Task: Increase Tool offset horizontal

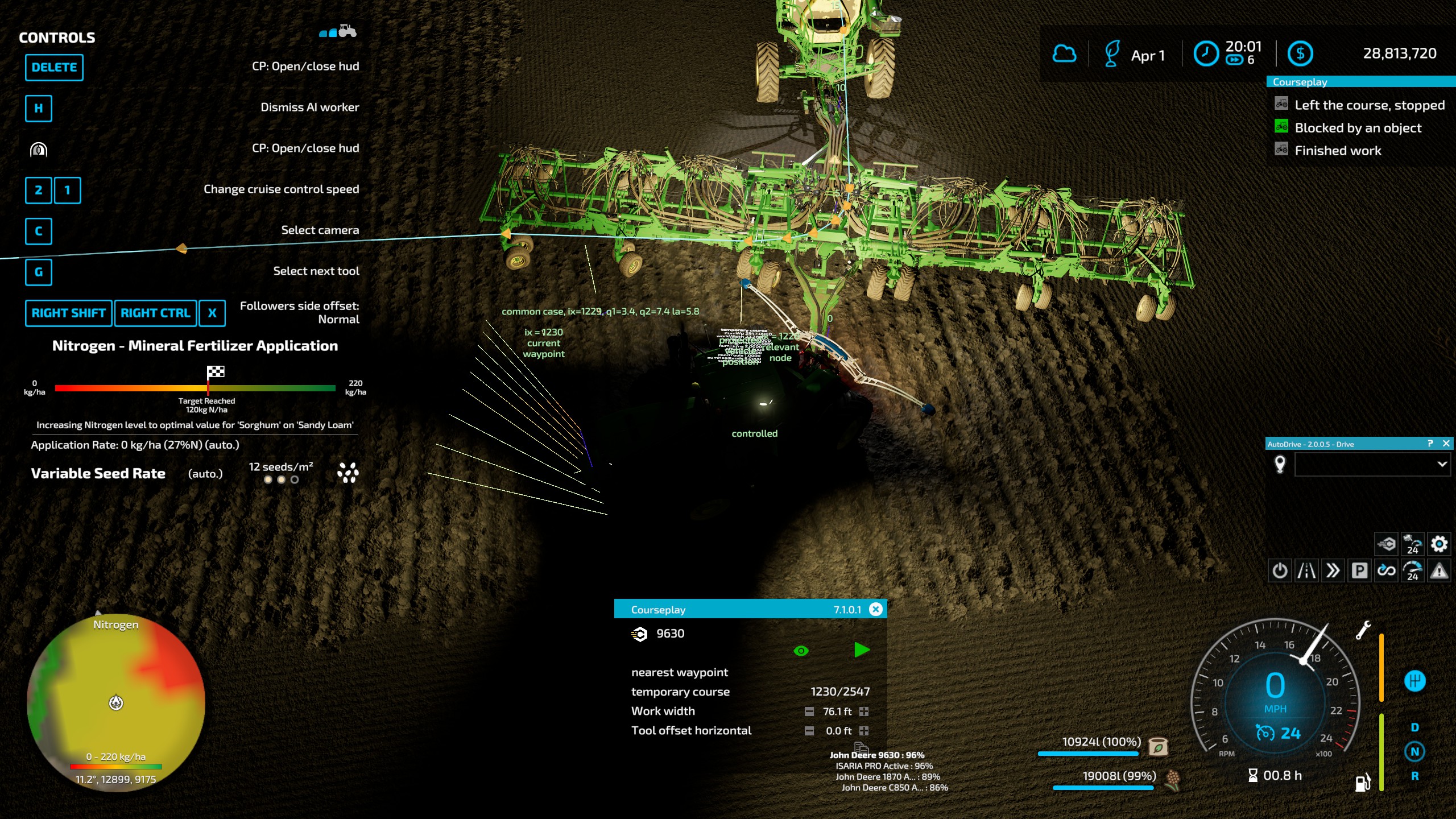Action: (864, 731)
